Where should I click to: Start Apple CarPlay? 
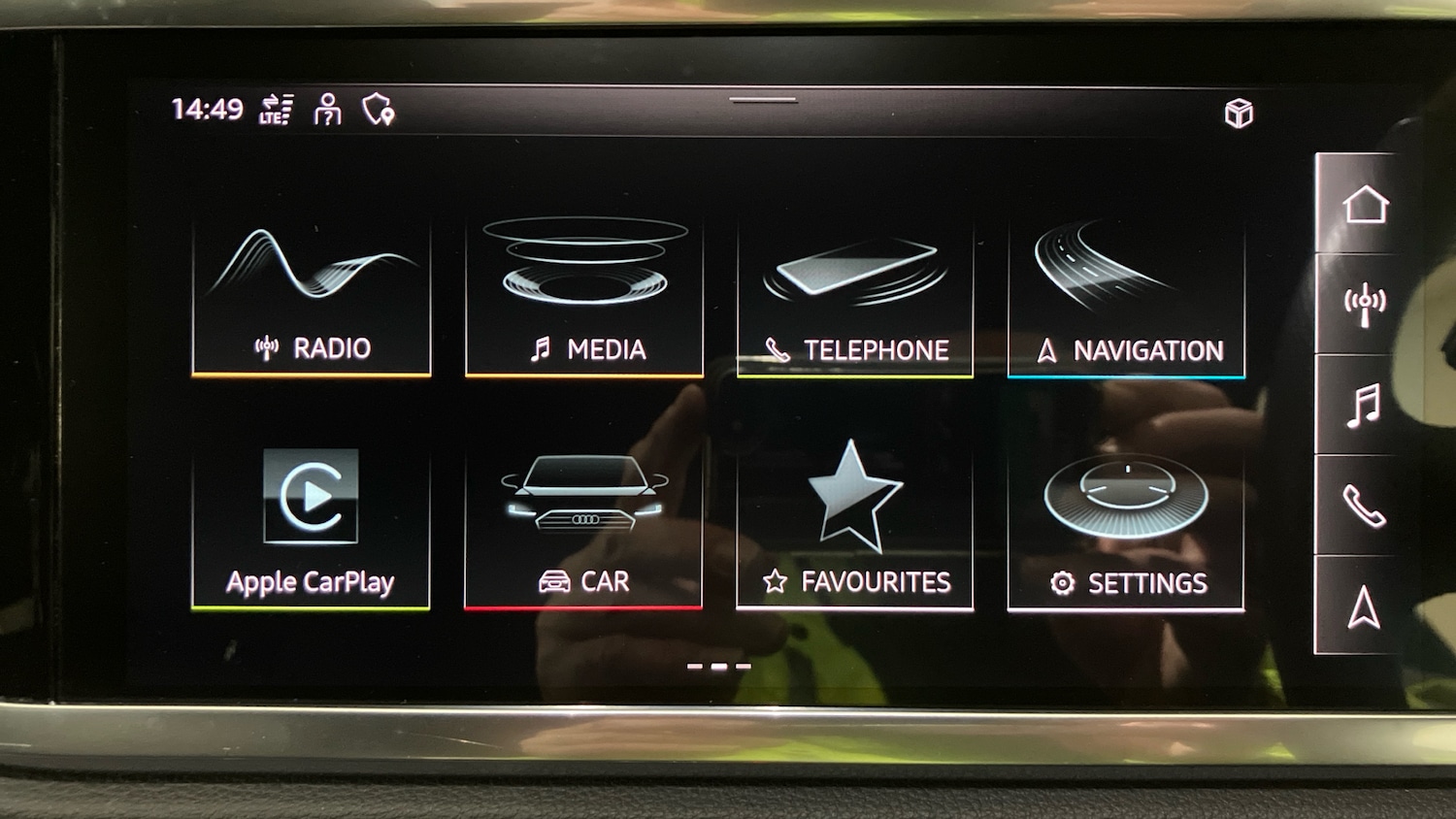point(311,527)
